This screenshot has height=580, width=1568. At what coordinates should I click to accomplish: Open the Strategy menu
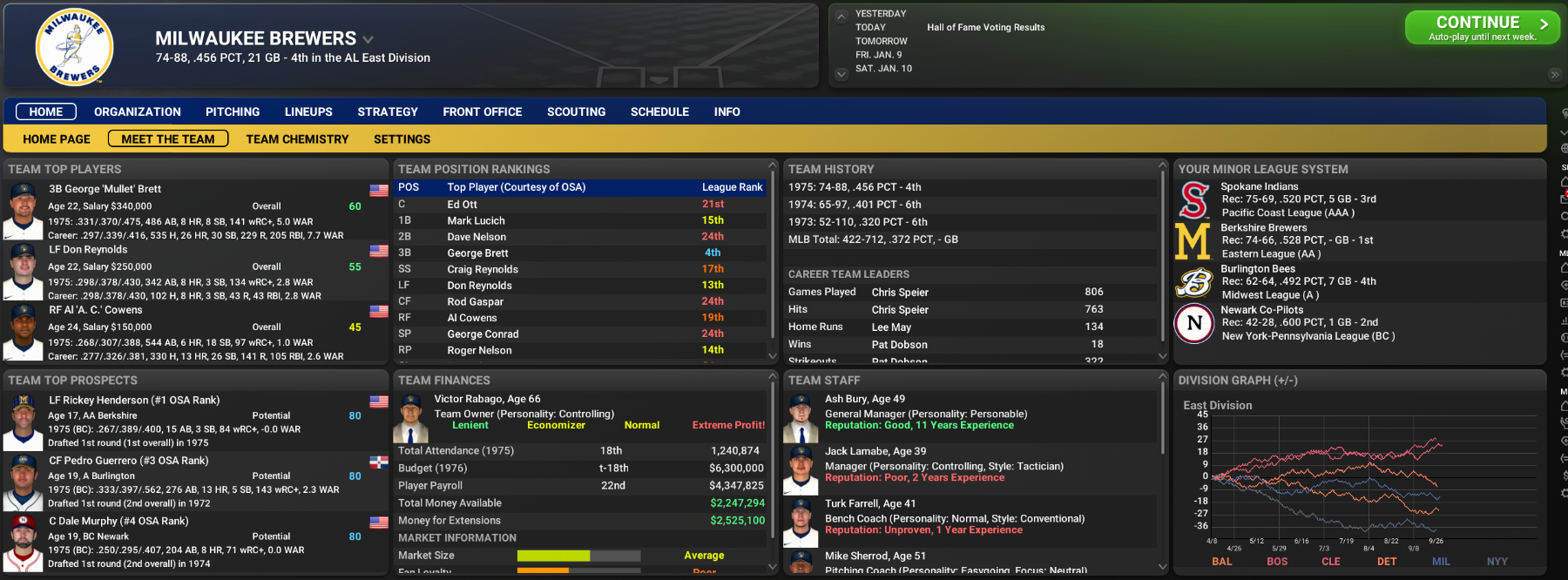coord(388,111)
